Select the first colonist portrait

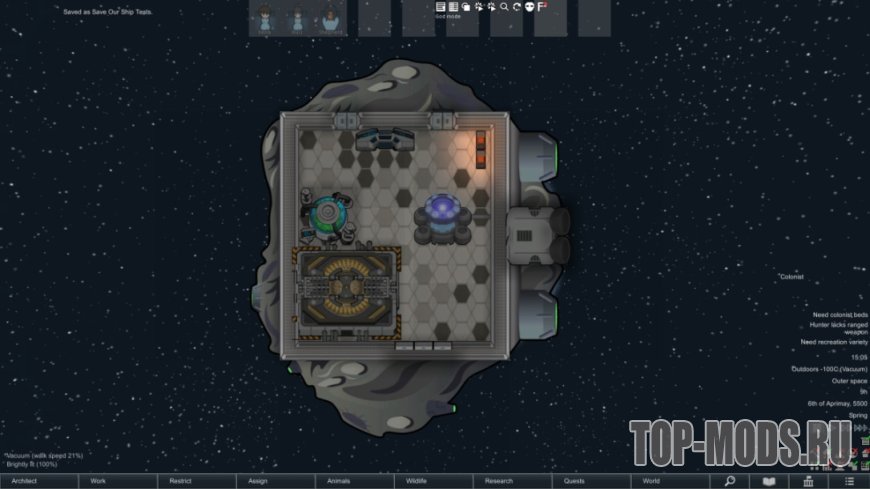[265, 18]
